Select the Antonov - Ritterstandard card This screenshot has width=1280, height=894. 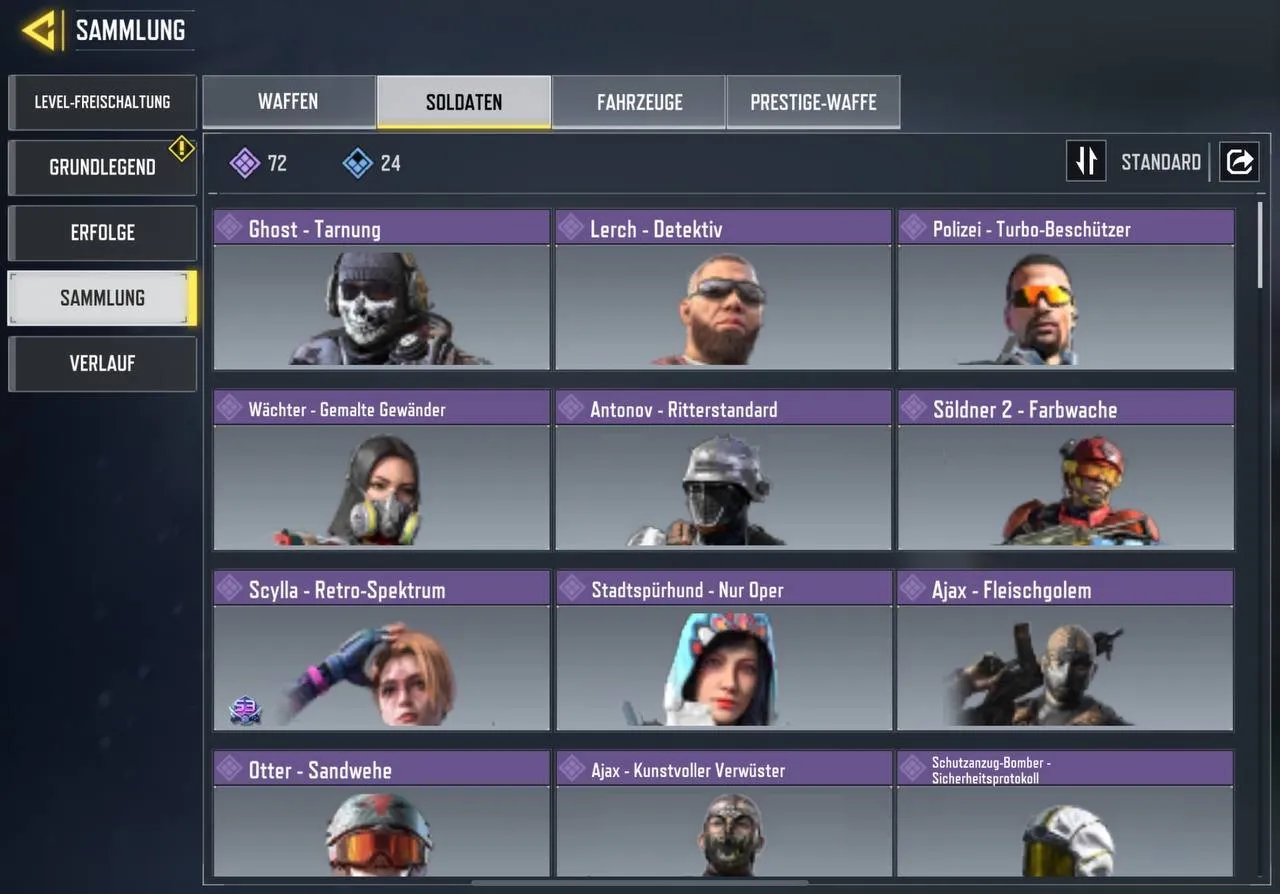coord(722,470)
